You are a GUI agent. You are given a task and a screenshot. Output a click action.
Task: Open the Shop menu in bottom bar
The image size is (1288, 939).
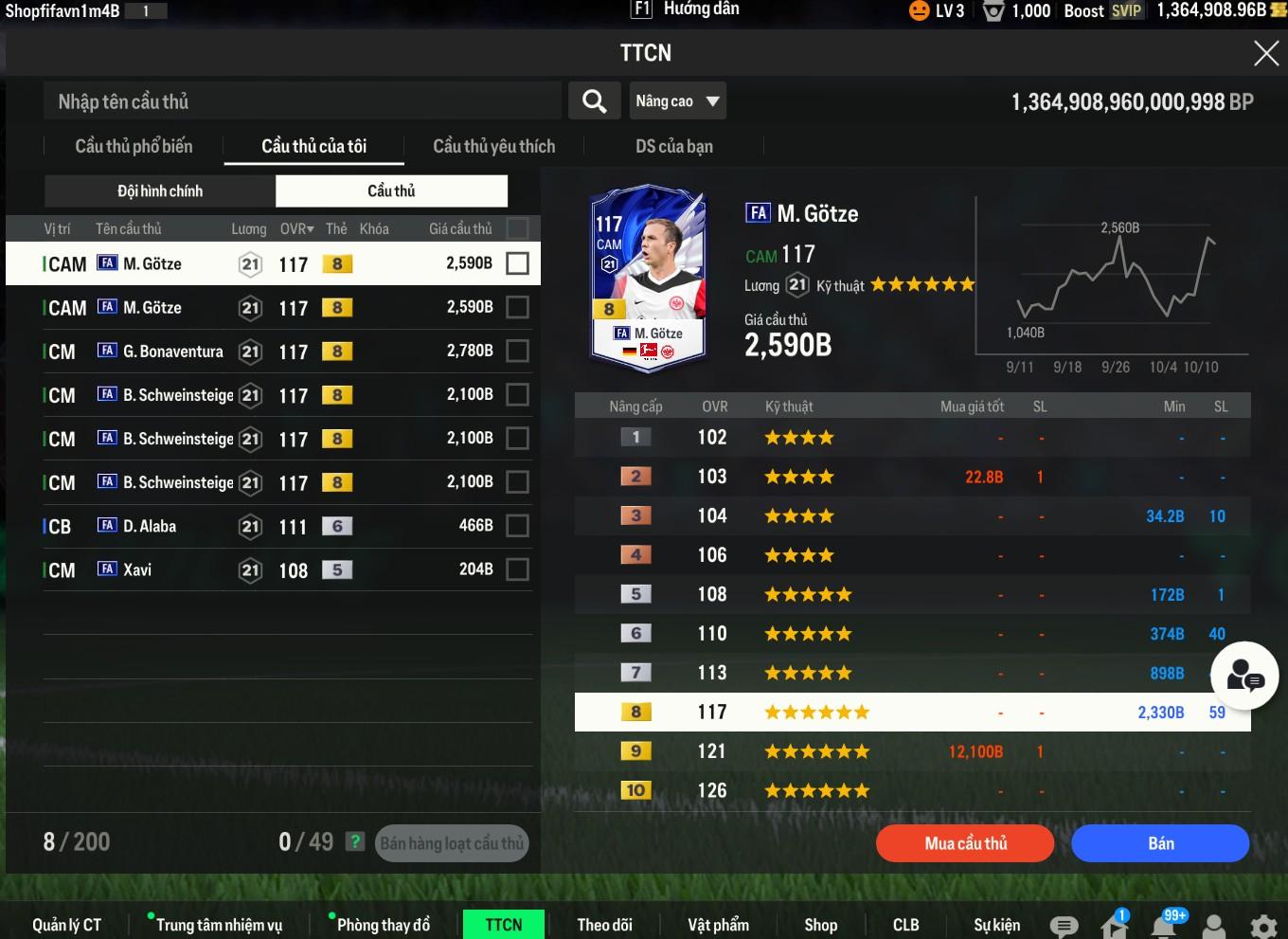tap(820, 925)
